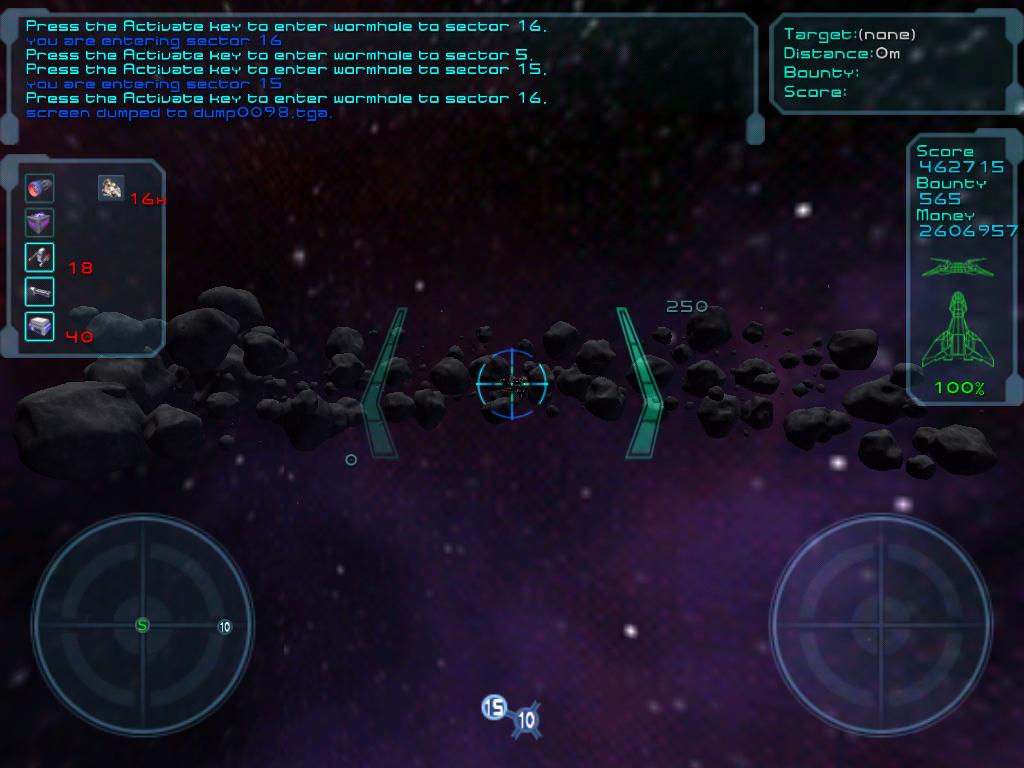1024x768 pixels.
Task: Click the left radar scope
Action: [142, 626]
